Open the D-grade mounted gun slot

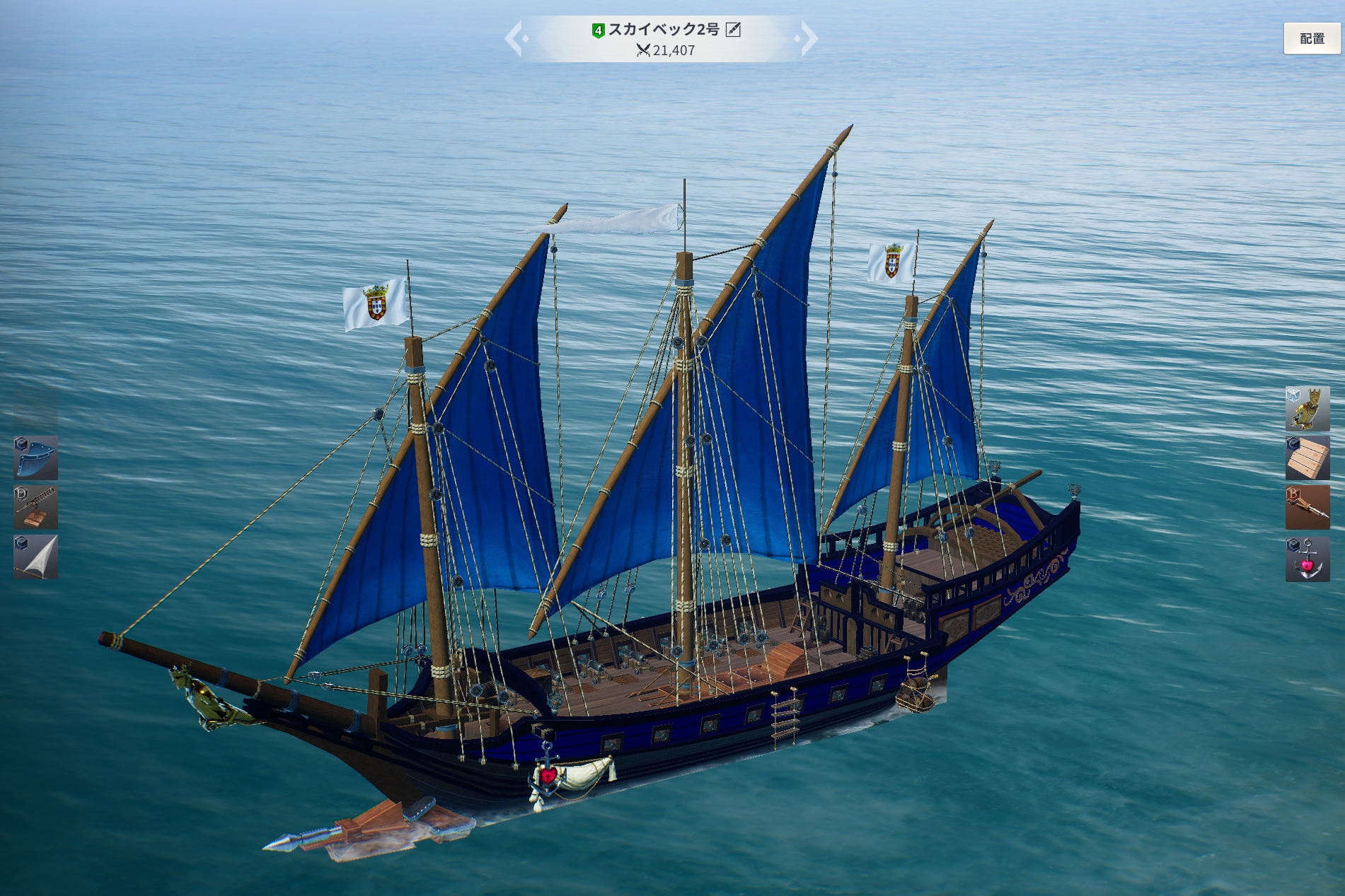coord(36,508)
